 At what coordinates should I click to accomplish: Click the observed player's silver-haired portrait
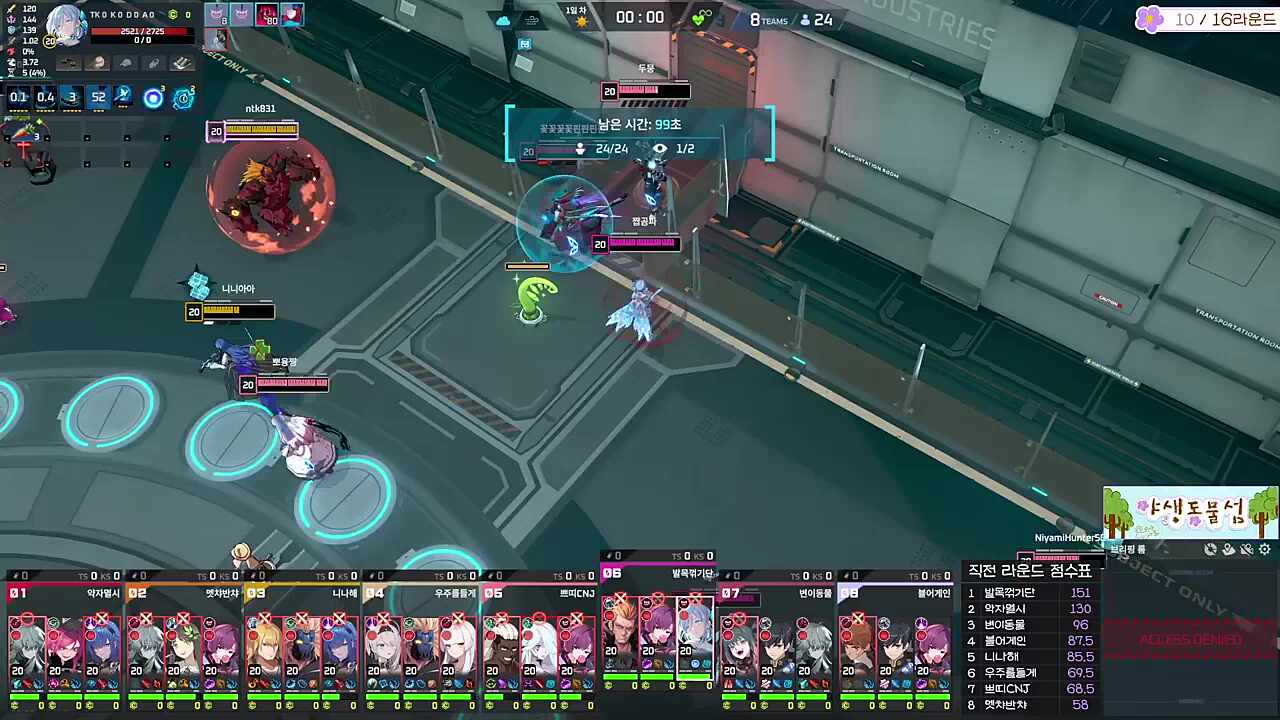(x=68, y=26)
